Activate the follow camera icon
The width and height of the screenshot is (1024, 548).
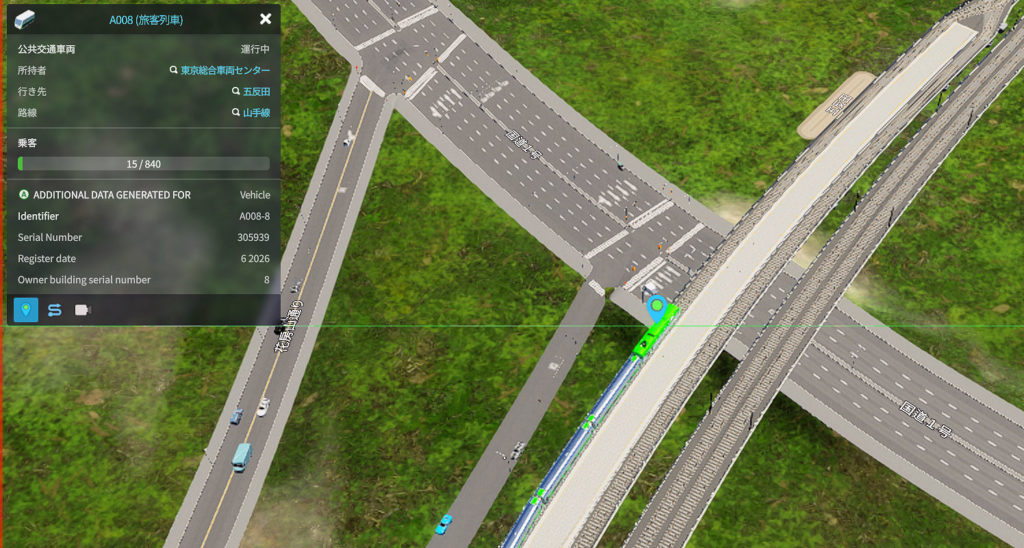coord(83,310)
